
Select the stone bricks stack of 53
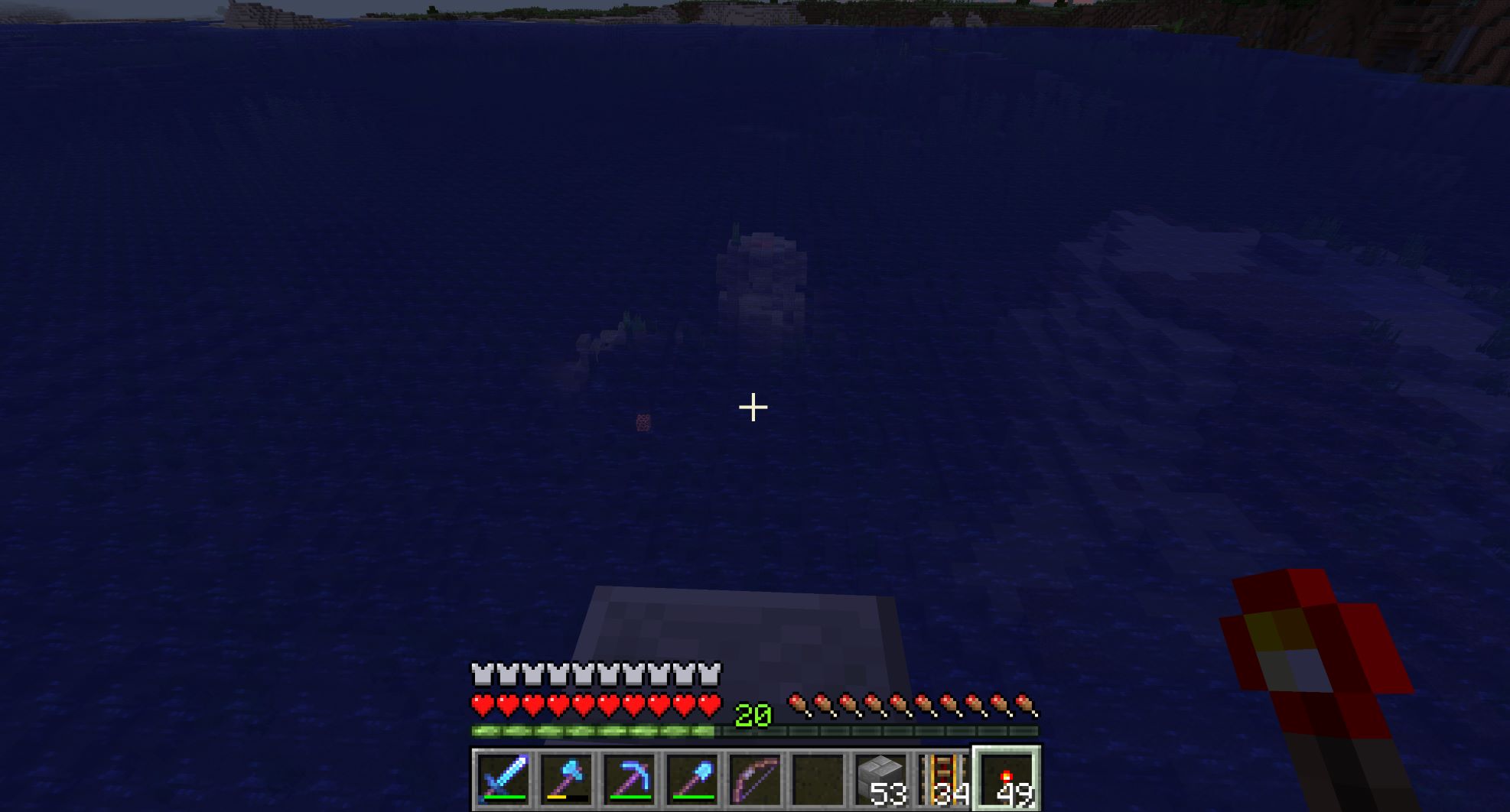coord(881,779)
